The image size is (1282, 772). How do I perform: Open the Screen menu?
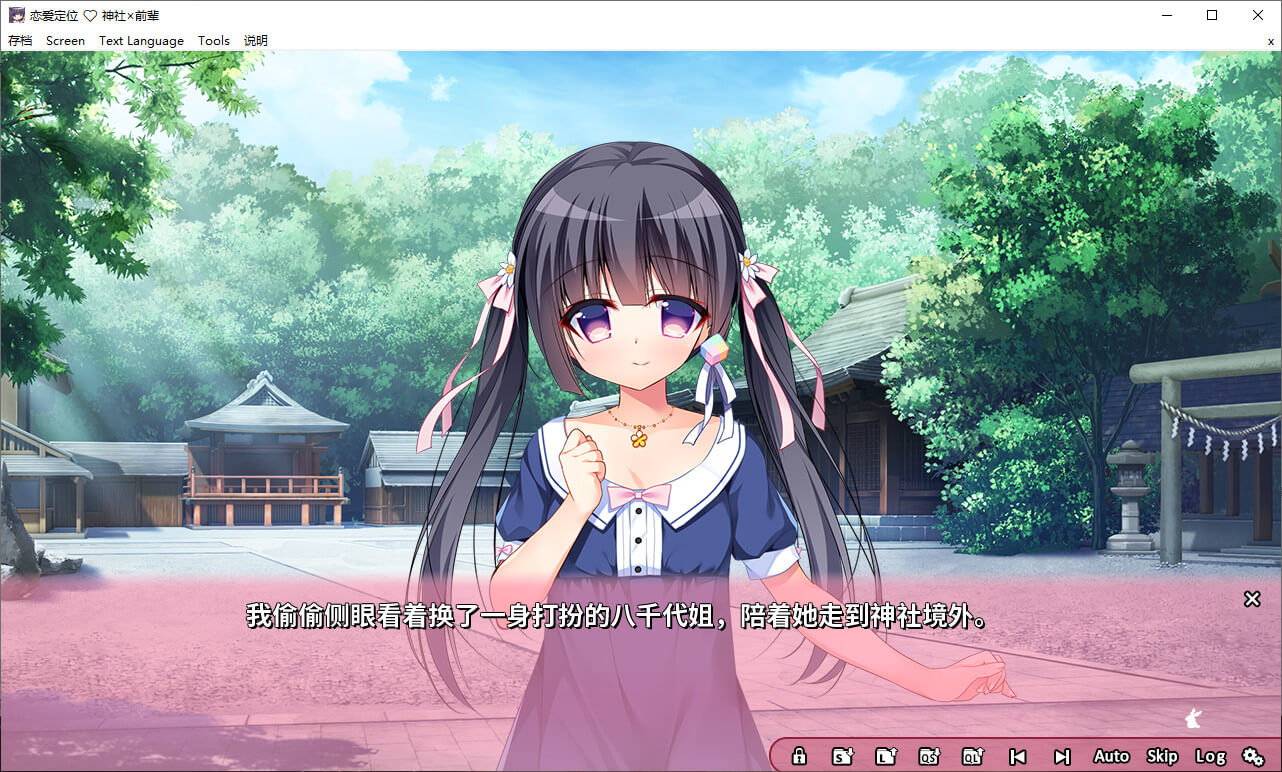coord(65,41)
